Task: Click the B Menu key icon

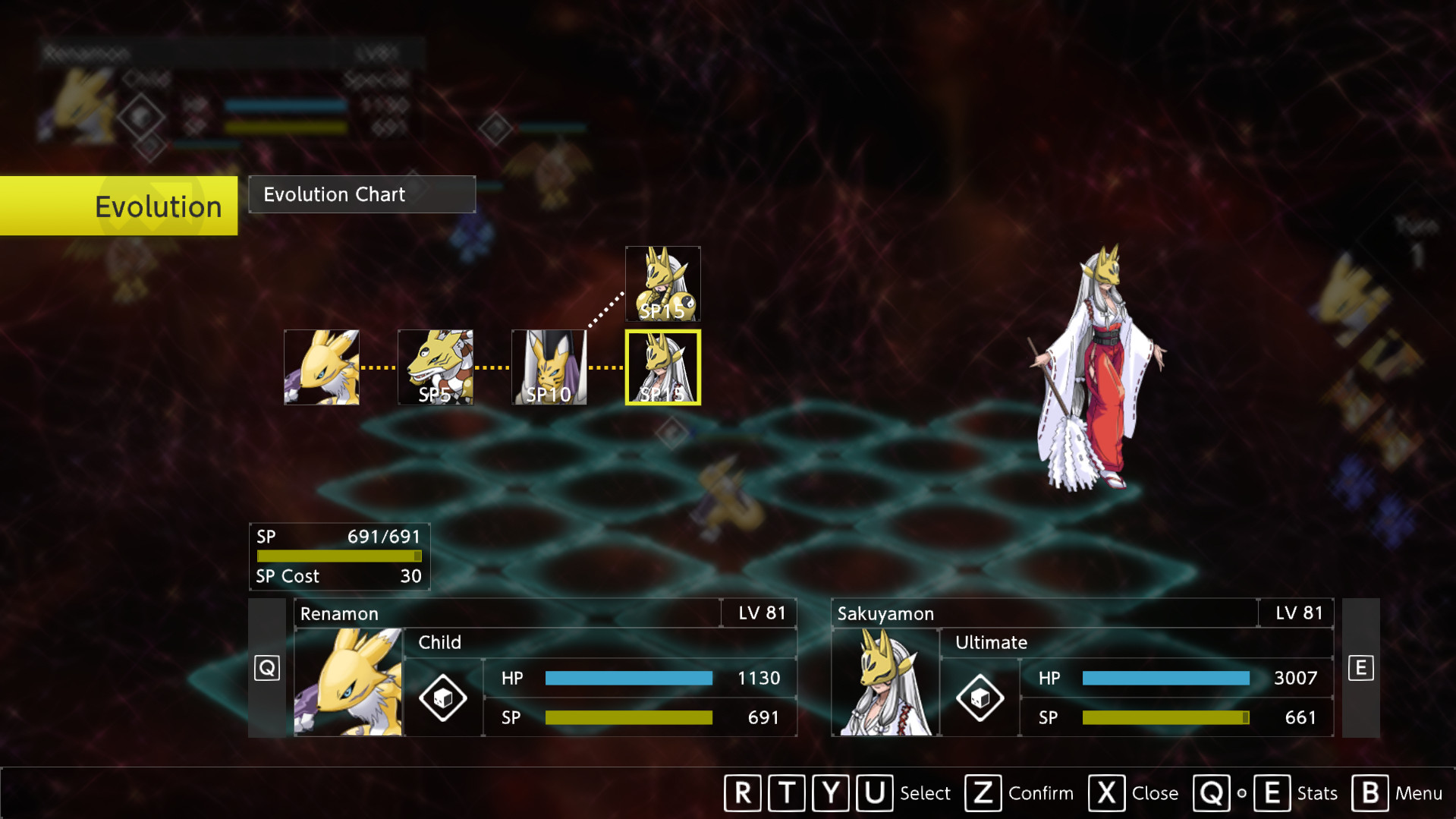Action: [x=1369, y=793]
